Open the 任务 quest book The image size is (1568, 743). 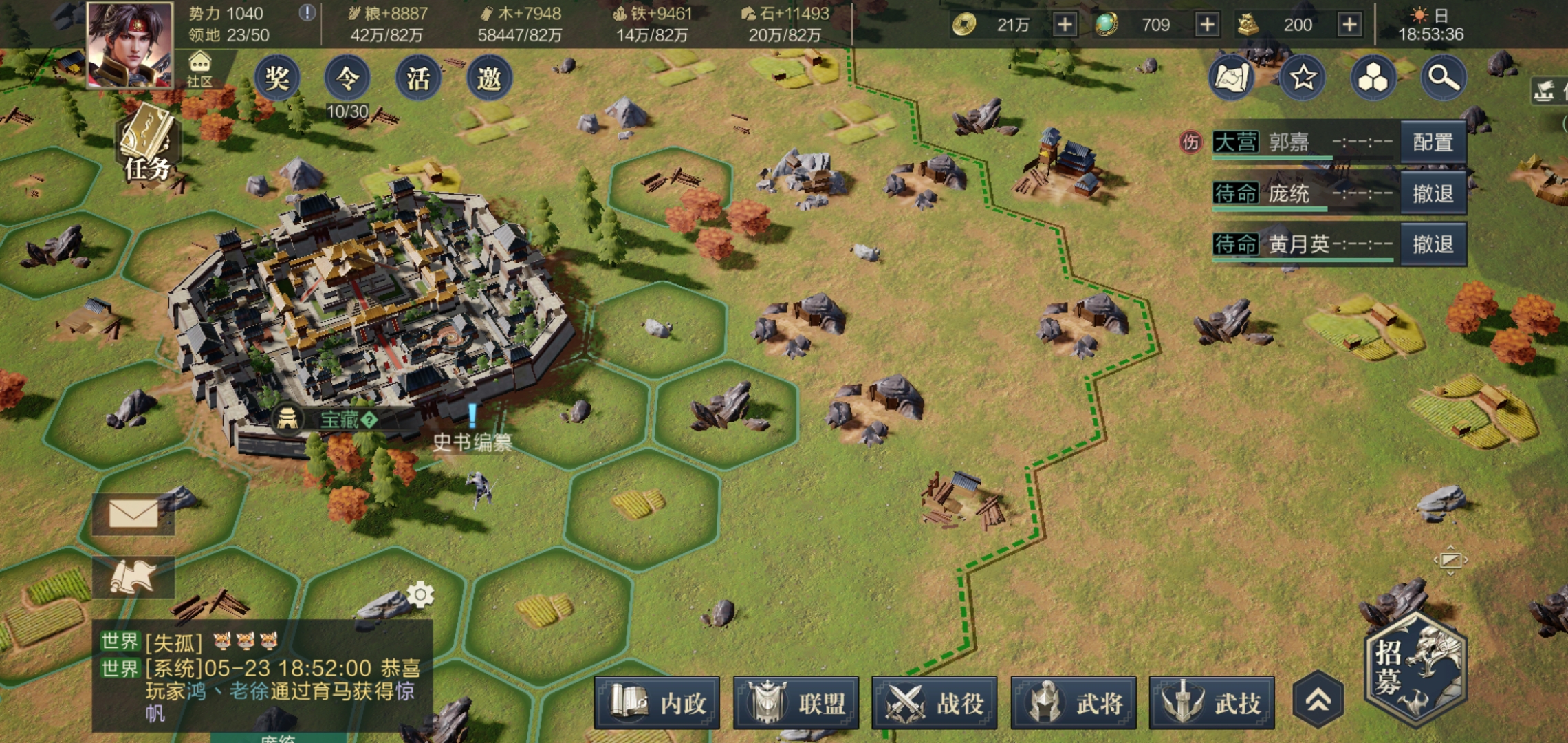[x=147, y=145]
